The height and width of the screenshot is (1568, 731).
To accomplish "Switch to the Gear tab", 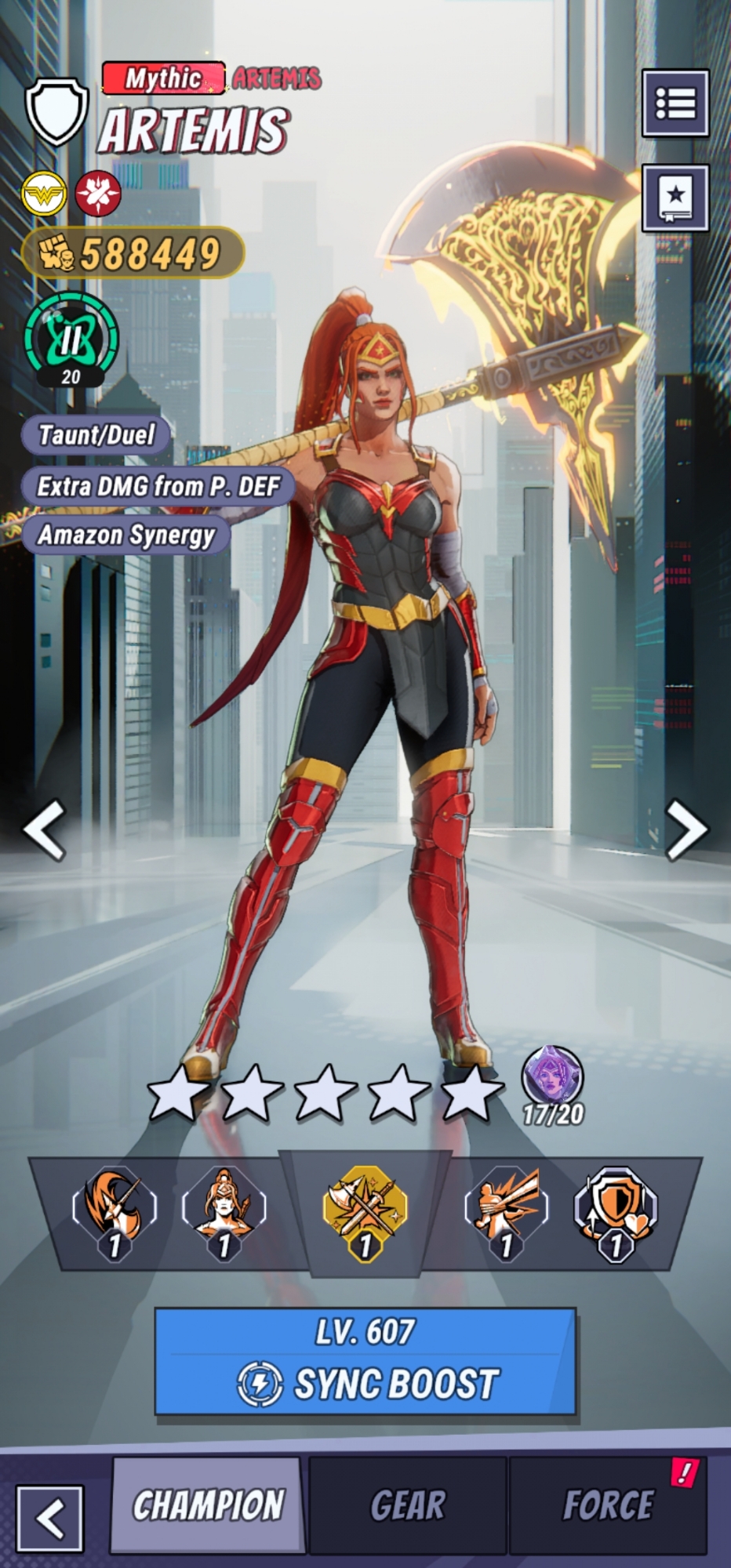I will 408,1505.
